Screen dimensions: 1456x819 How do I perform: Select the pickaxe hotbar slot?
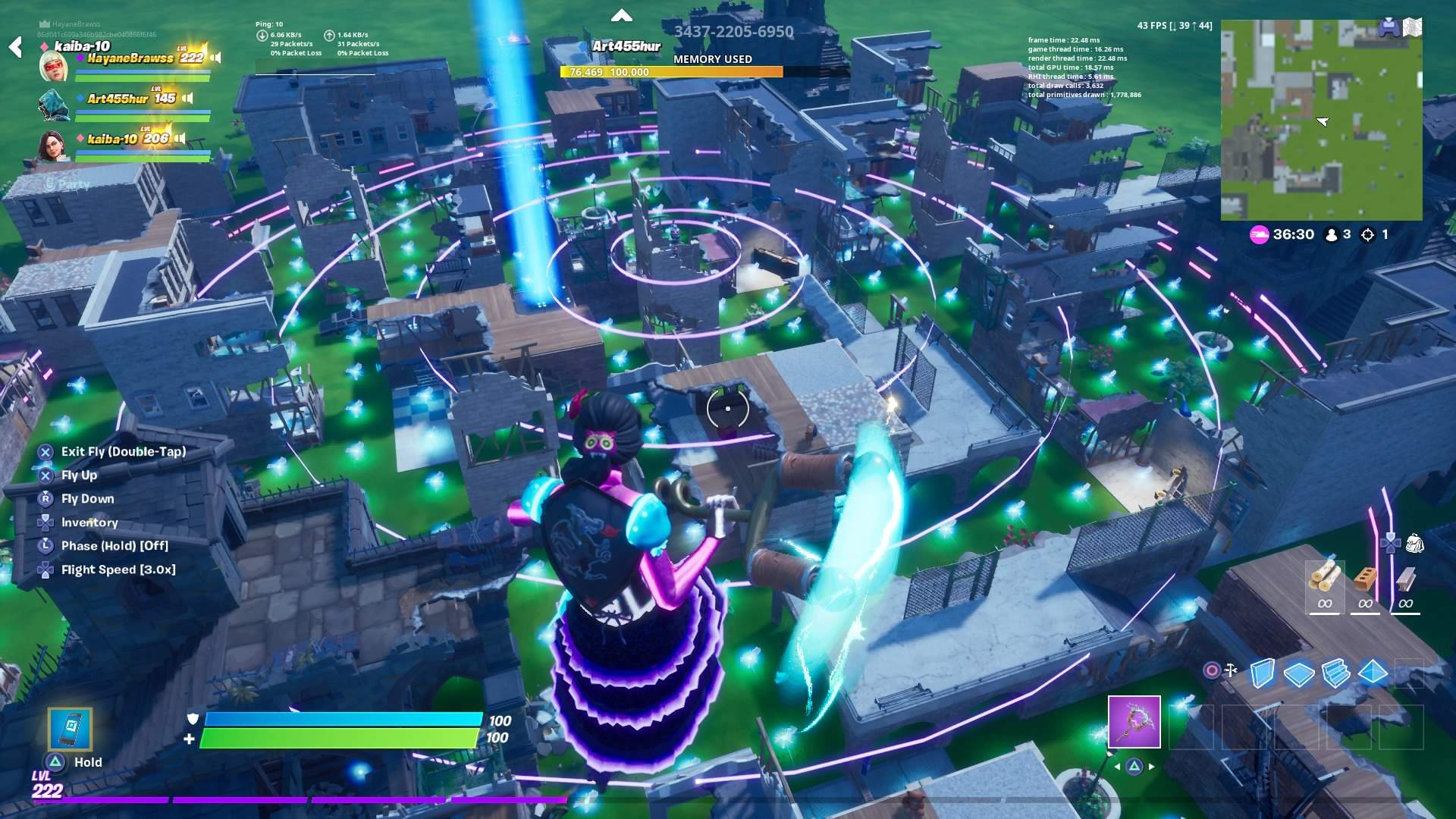click(1134, 722)
